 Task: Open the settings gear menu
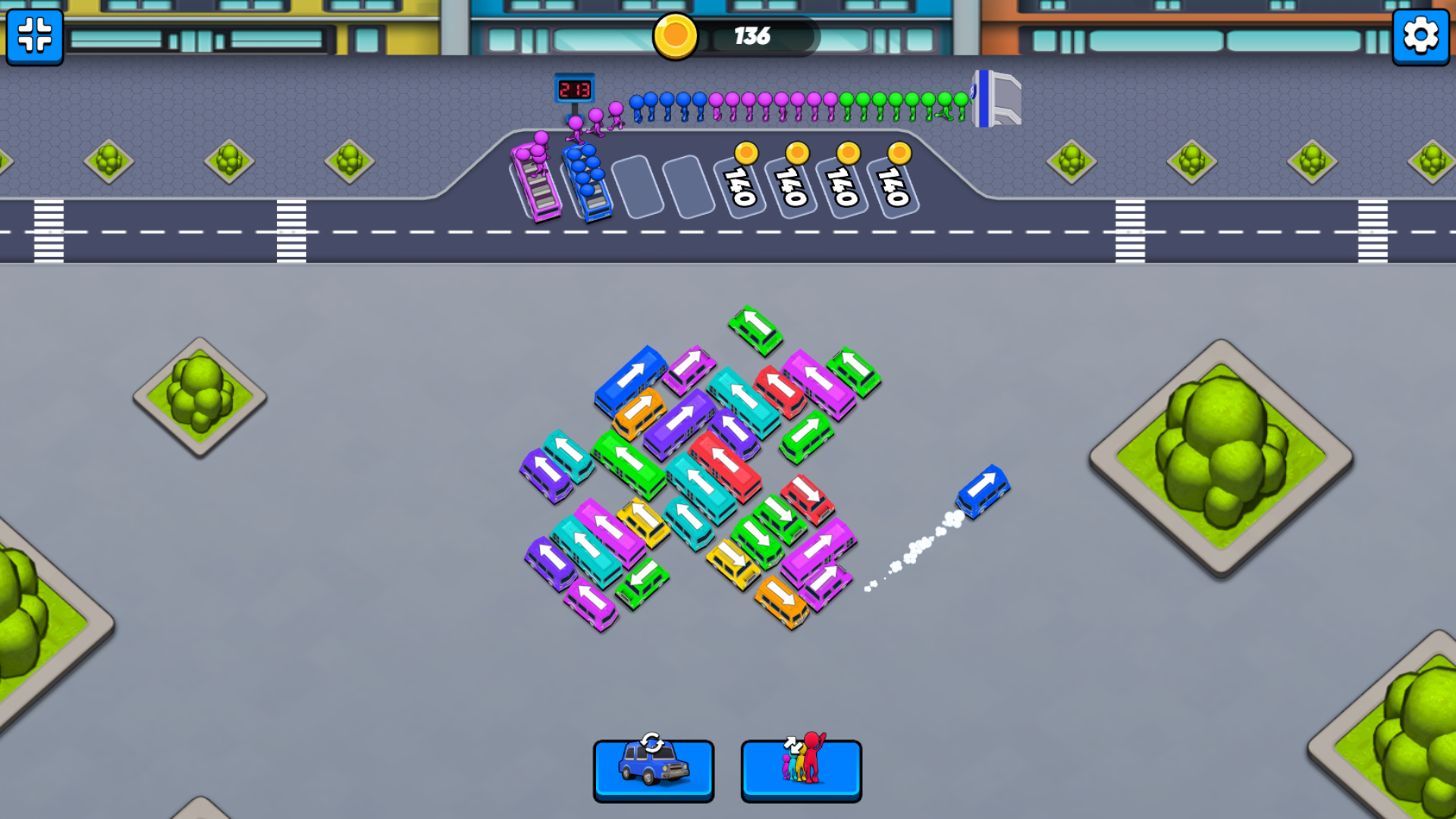click(x=1421, y=34)
